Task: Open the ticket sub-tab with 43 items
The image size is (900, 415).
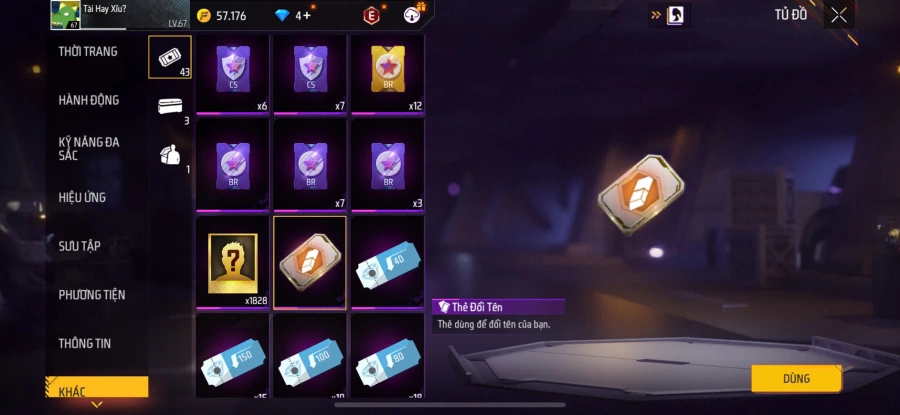Action: pos(169,56)
